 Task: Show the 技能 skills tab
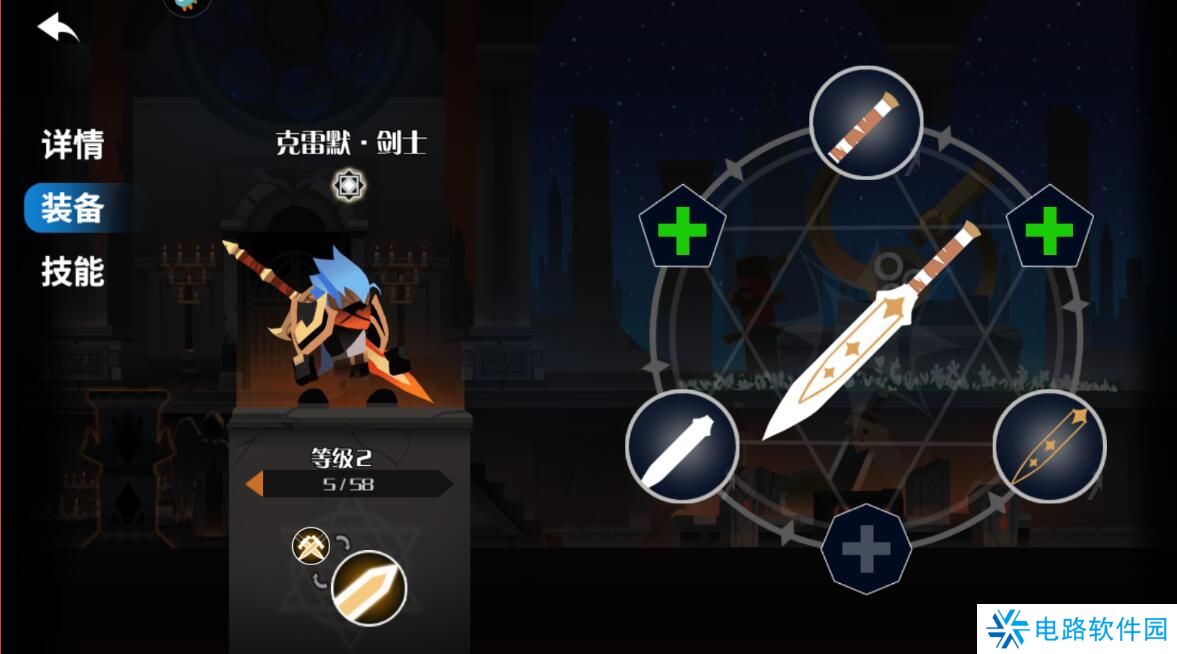click(x=72, y=271)
